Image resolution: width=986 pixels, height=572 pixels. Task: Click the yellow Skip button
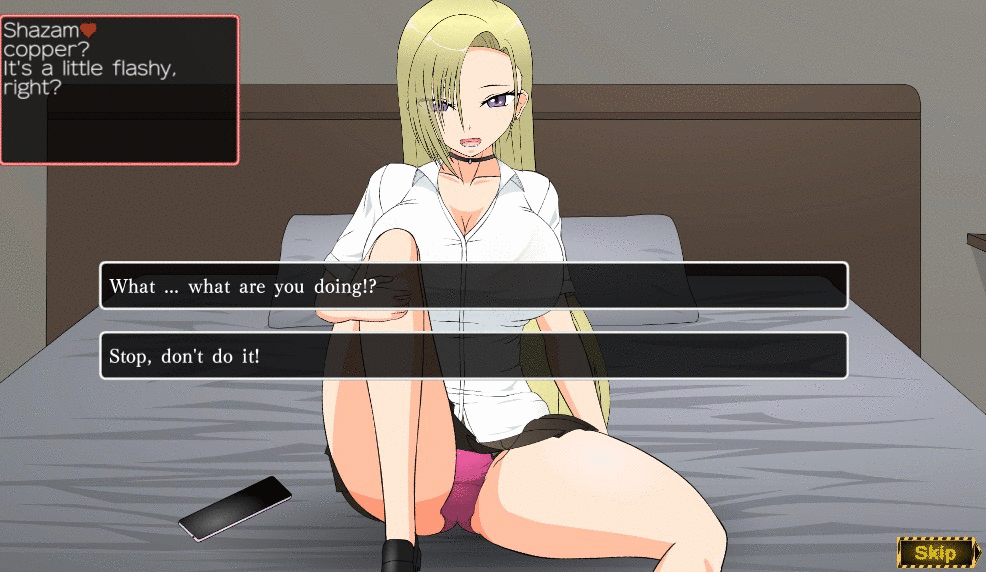(935, 551)
